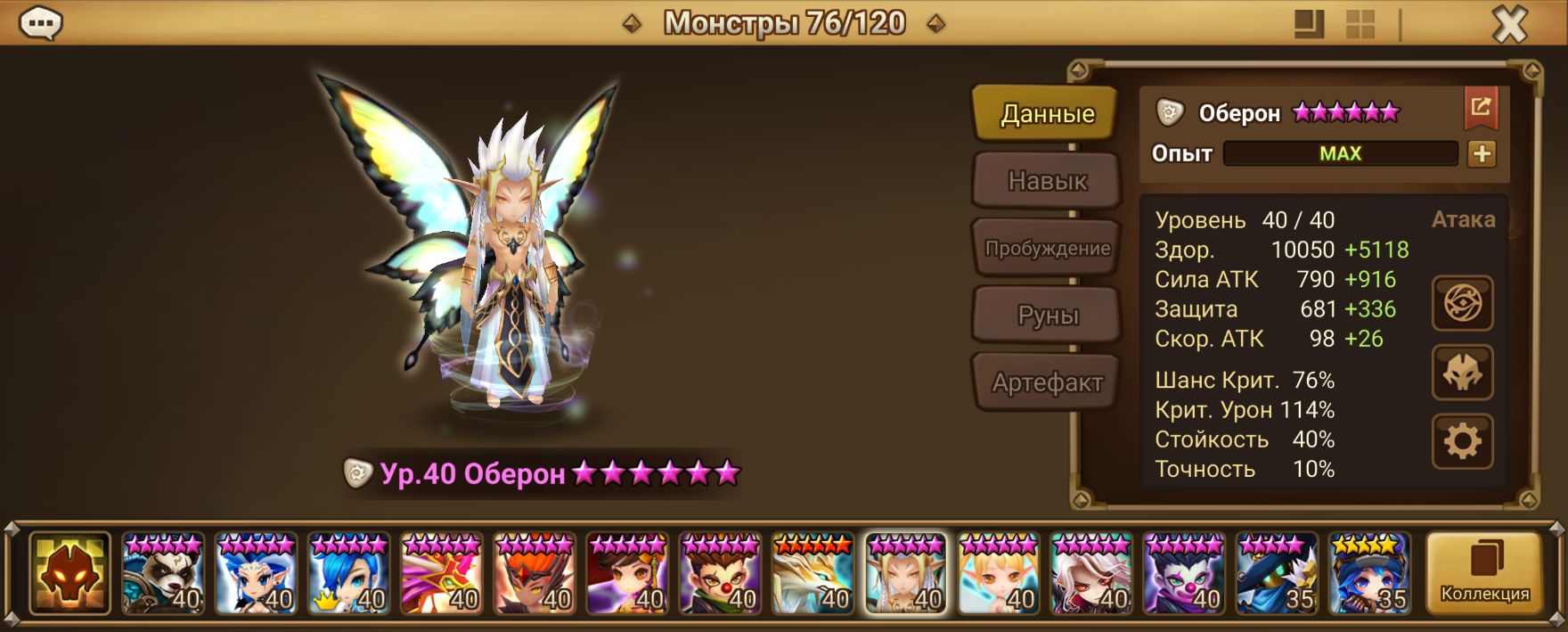The height and width of the screenshot is (632, 1568).
Task: Open the gear settings button
Action: (x=1462, y=441)
